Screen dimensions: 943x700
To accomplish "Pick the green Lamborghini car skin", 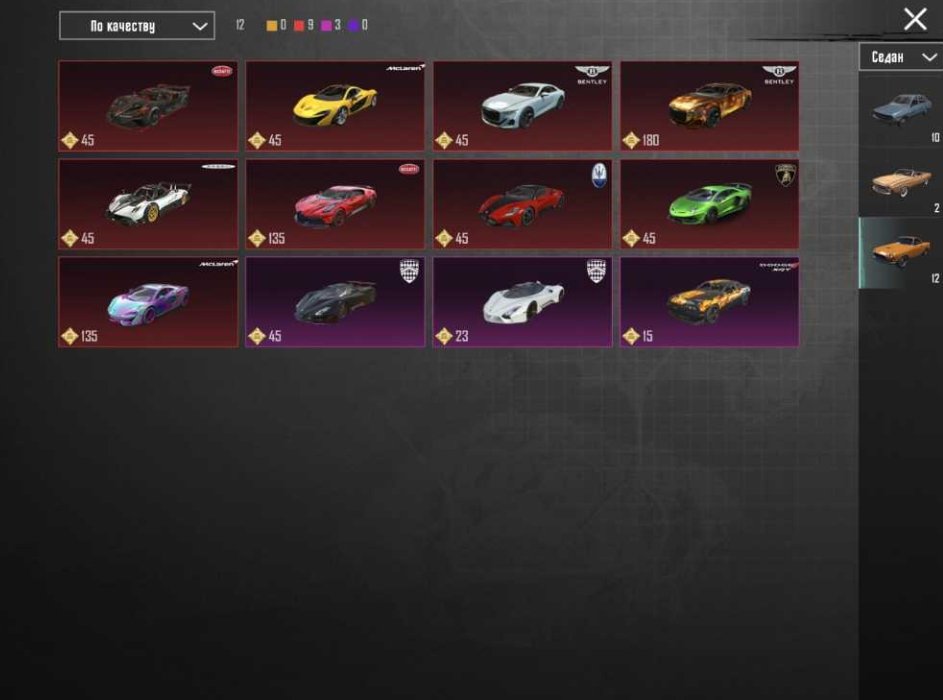I will point(709,204).
